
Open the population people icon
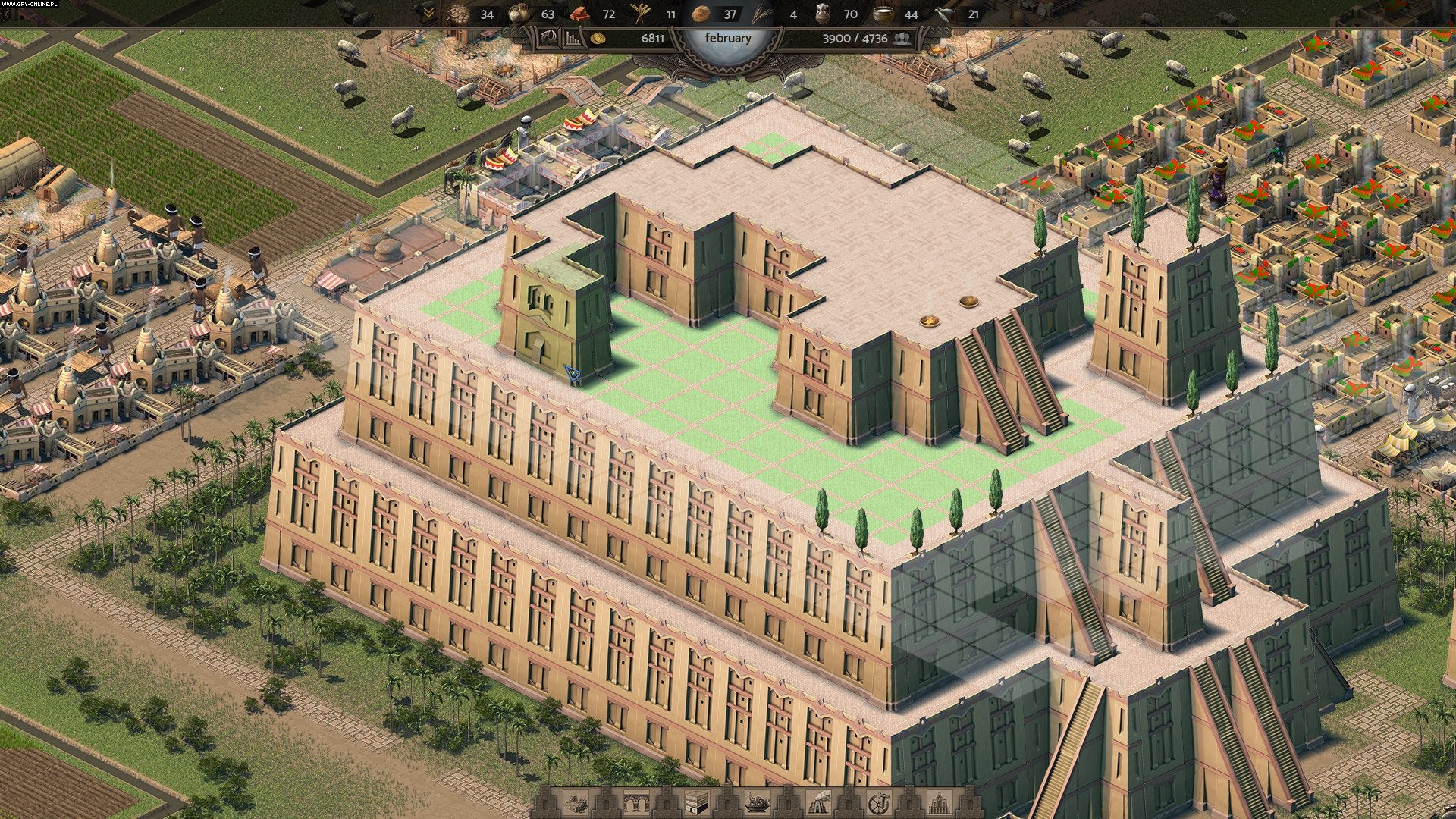point(902,38)
